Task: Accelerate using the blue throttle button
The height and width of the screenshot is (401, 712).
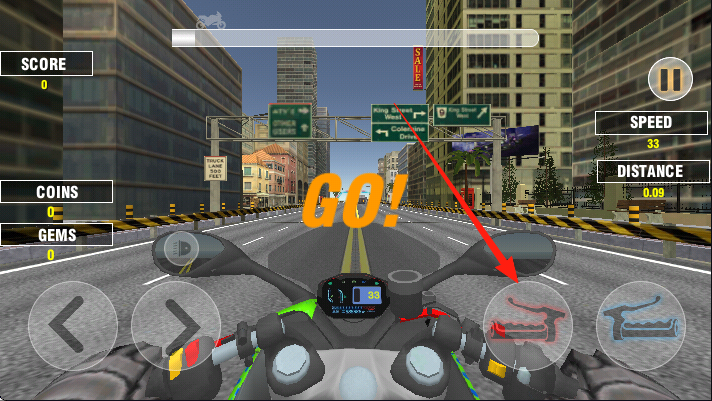Action: (641, 324)
